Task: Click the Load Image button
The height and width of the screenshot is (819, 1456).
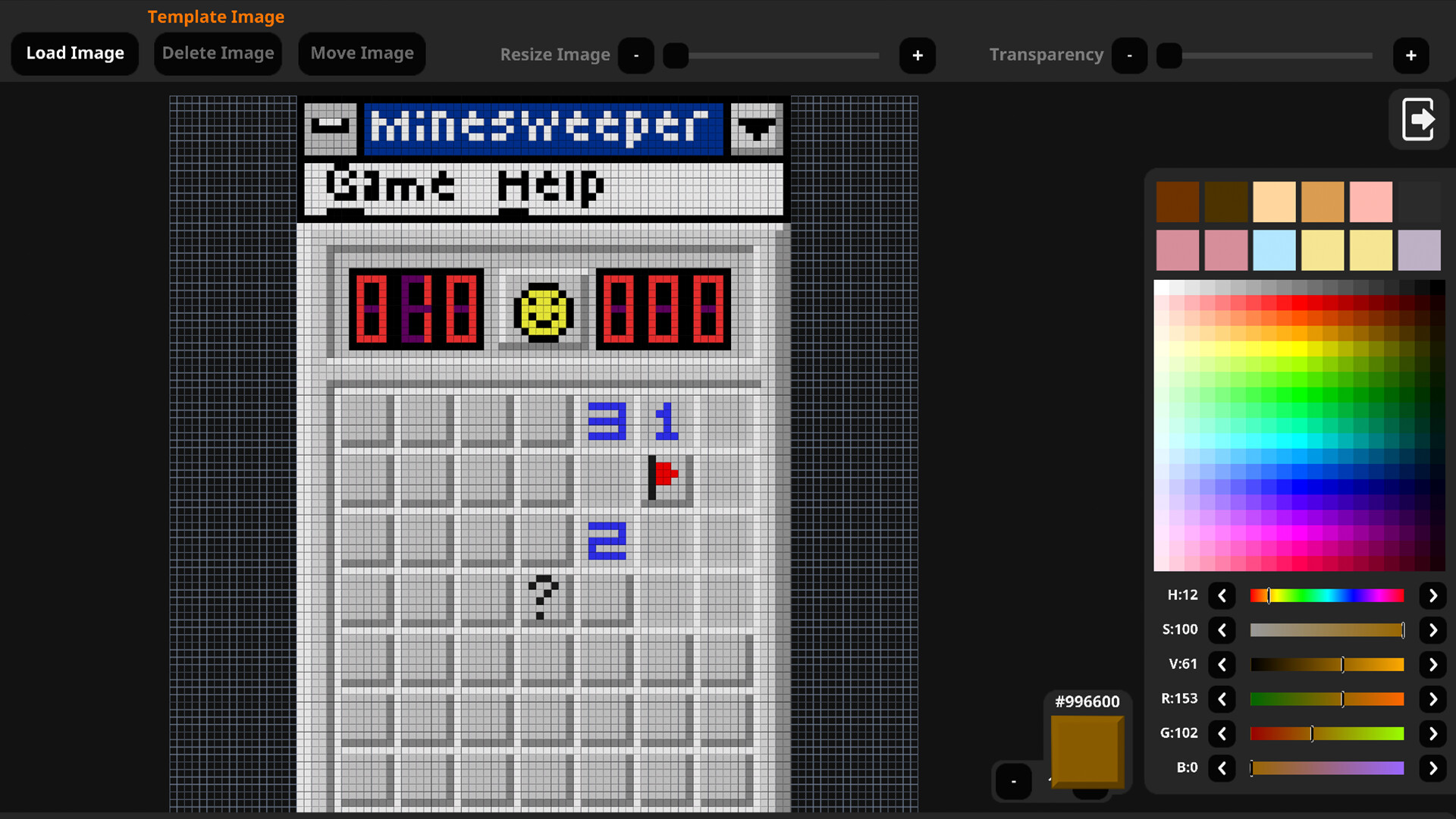Action: (x=74, y=53)
